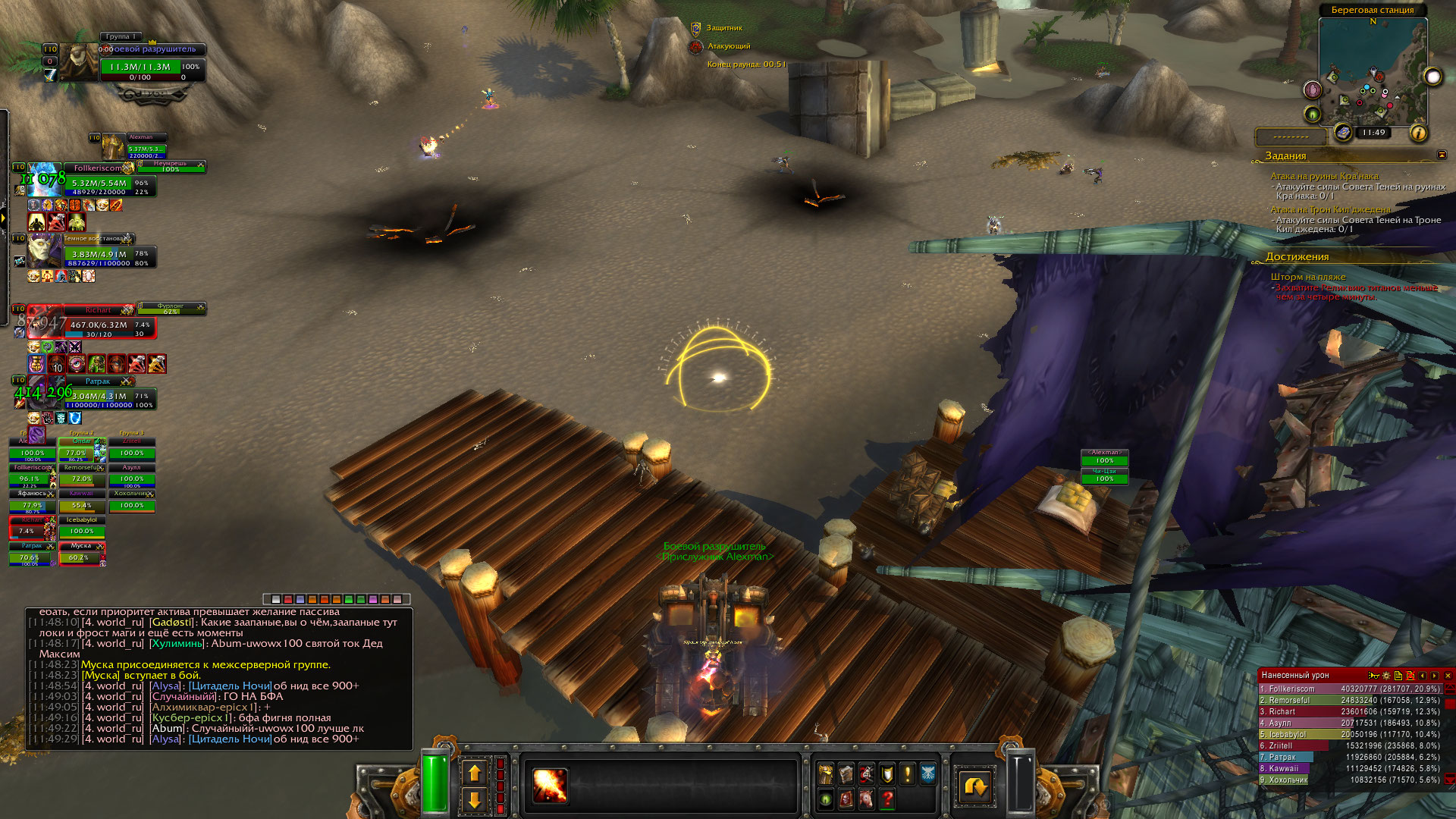The image size is (1456, 819).
Task: Click the damage meter report horn icon
Action: (1373, 675)
